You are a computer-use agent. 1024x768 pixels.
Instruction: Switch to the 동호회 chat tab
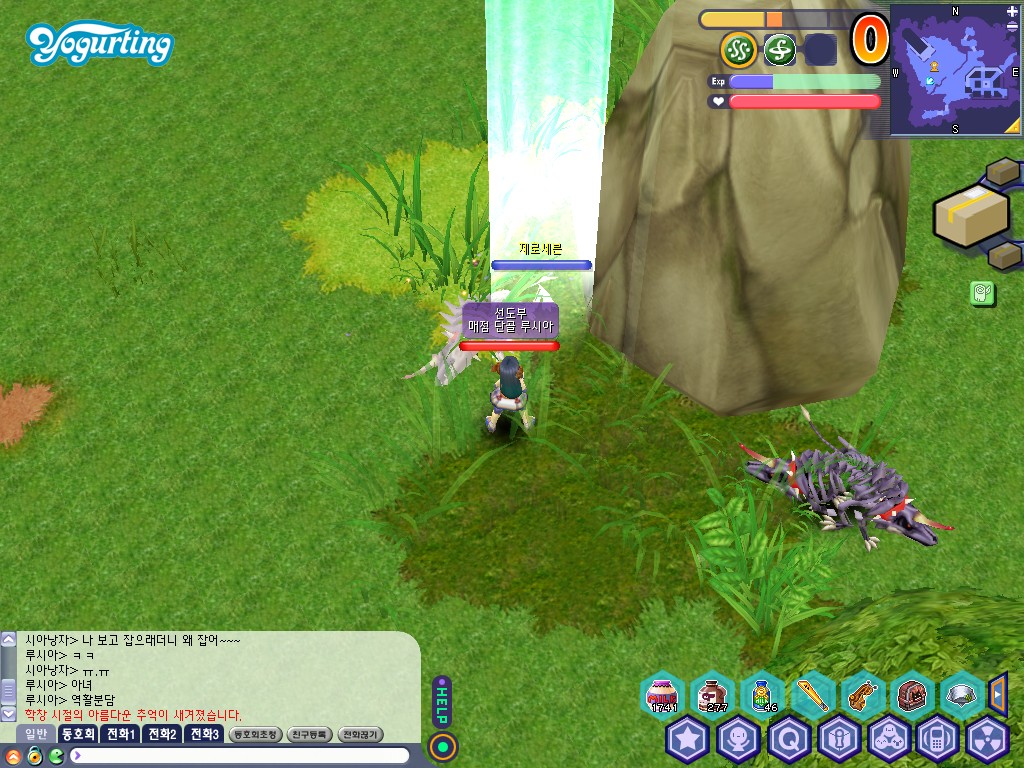(77, 734)
